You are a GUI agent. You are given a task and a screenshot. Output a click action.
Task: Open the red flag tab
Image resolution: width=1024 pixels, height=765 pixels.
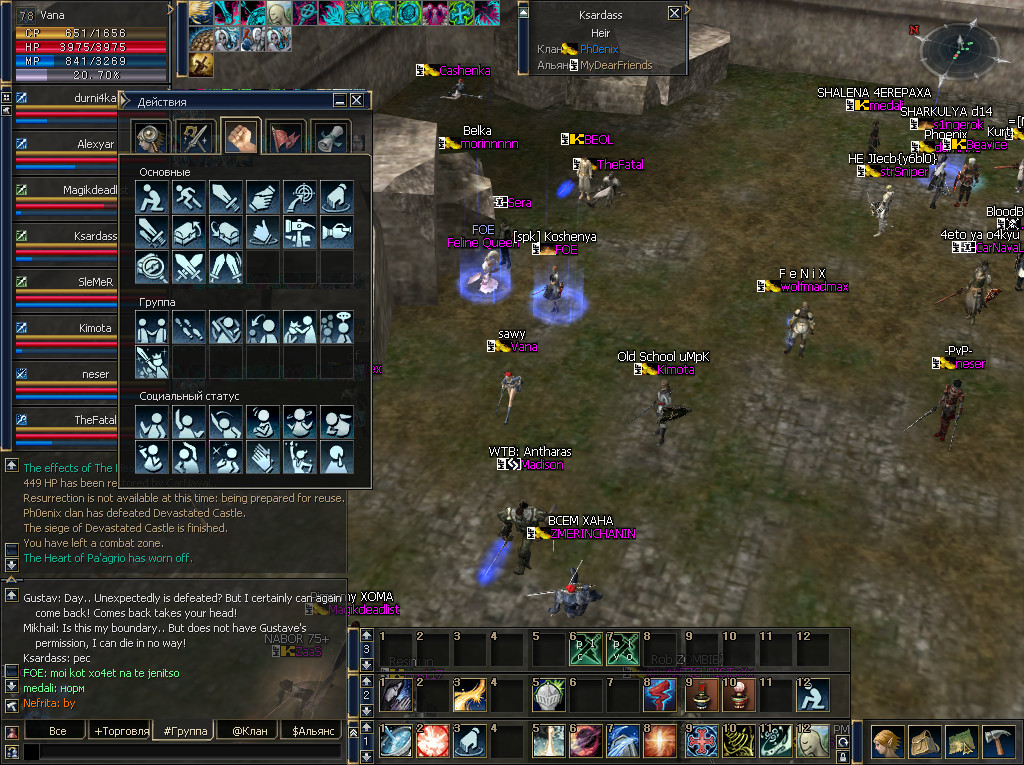[285, 137]
